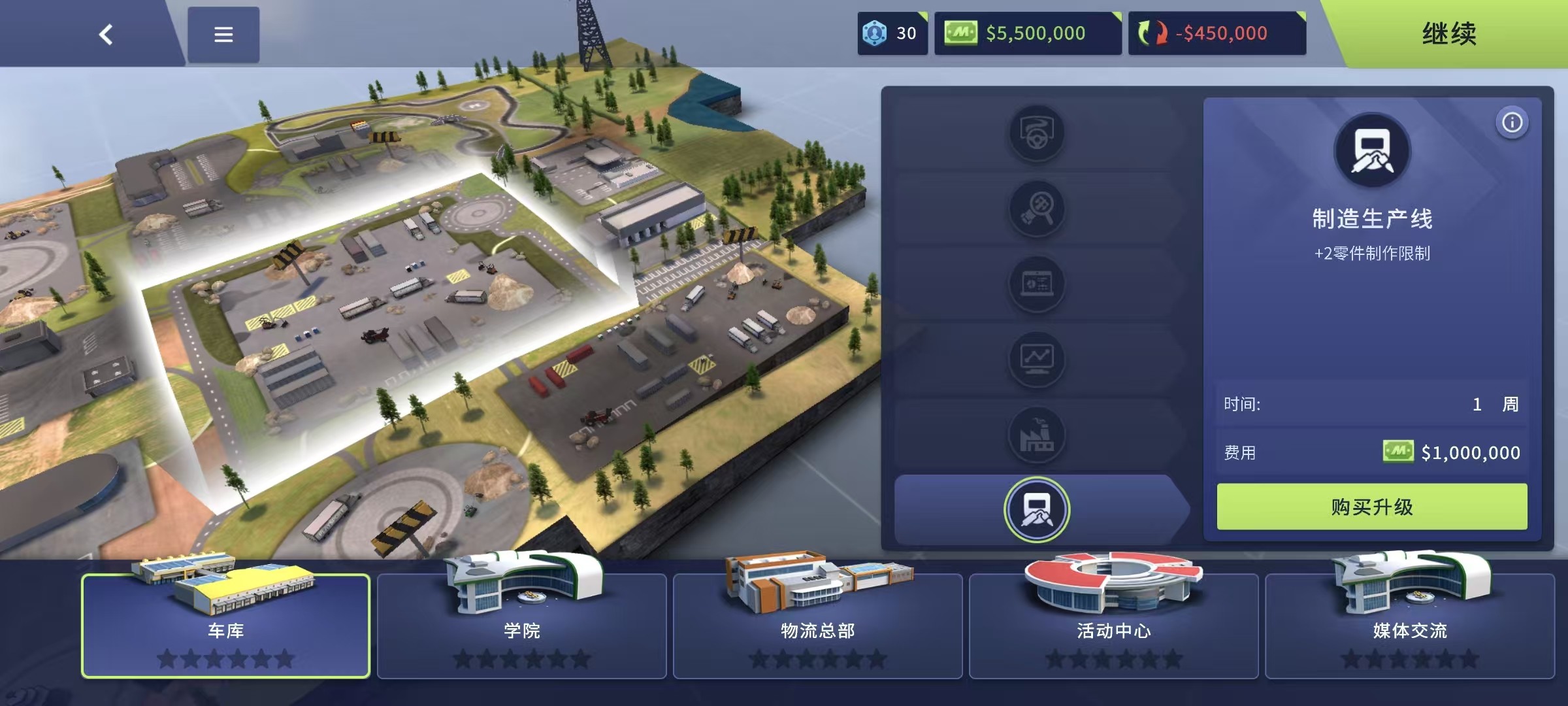The image size is (1568, 706).
Task: Click the blue token counter showing 30
Action: (x=892, y=33)
